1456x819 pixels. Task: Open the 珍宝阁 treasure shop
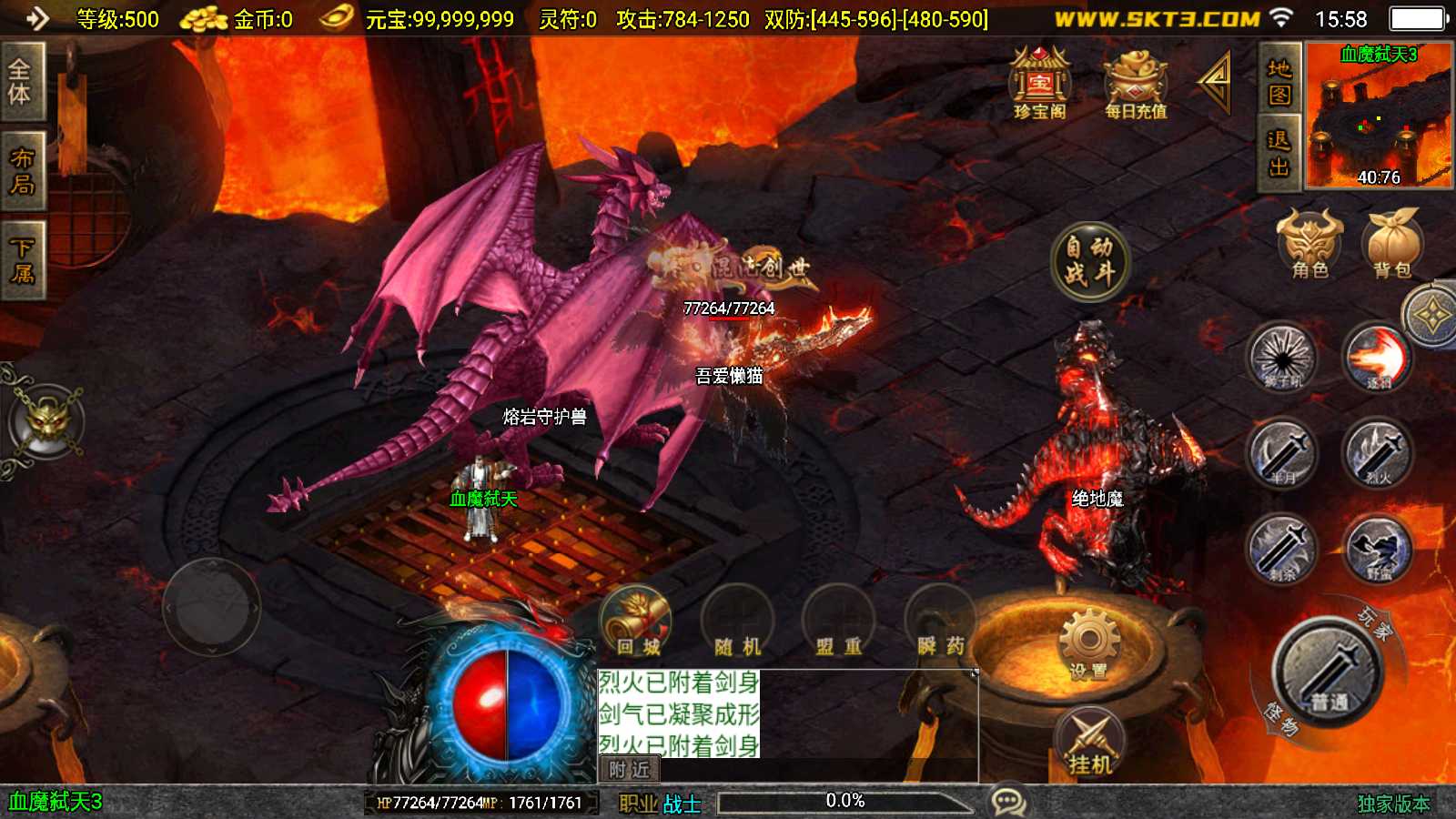pyautogui.click(x=1040, y=83)
